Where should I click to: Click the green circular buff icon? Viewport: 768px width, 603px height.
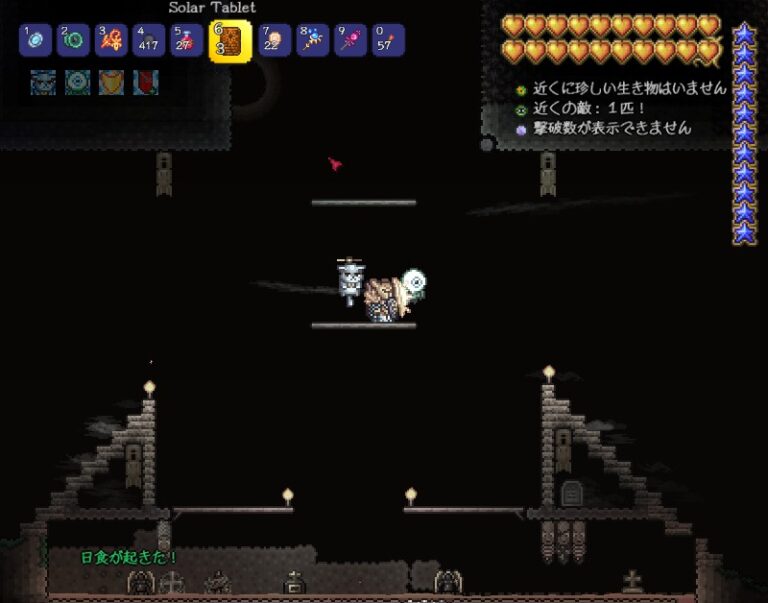click(x=77, y=82)
